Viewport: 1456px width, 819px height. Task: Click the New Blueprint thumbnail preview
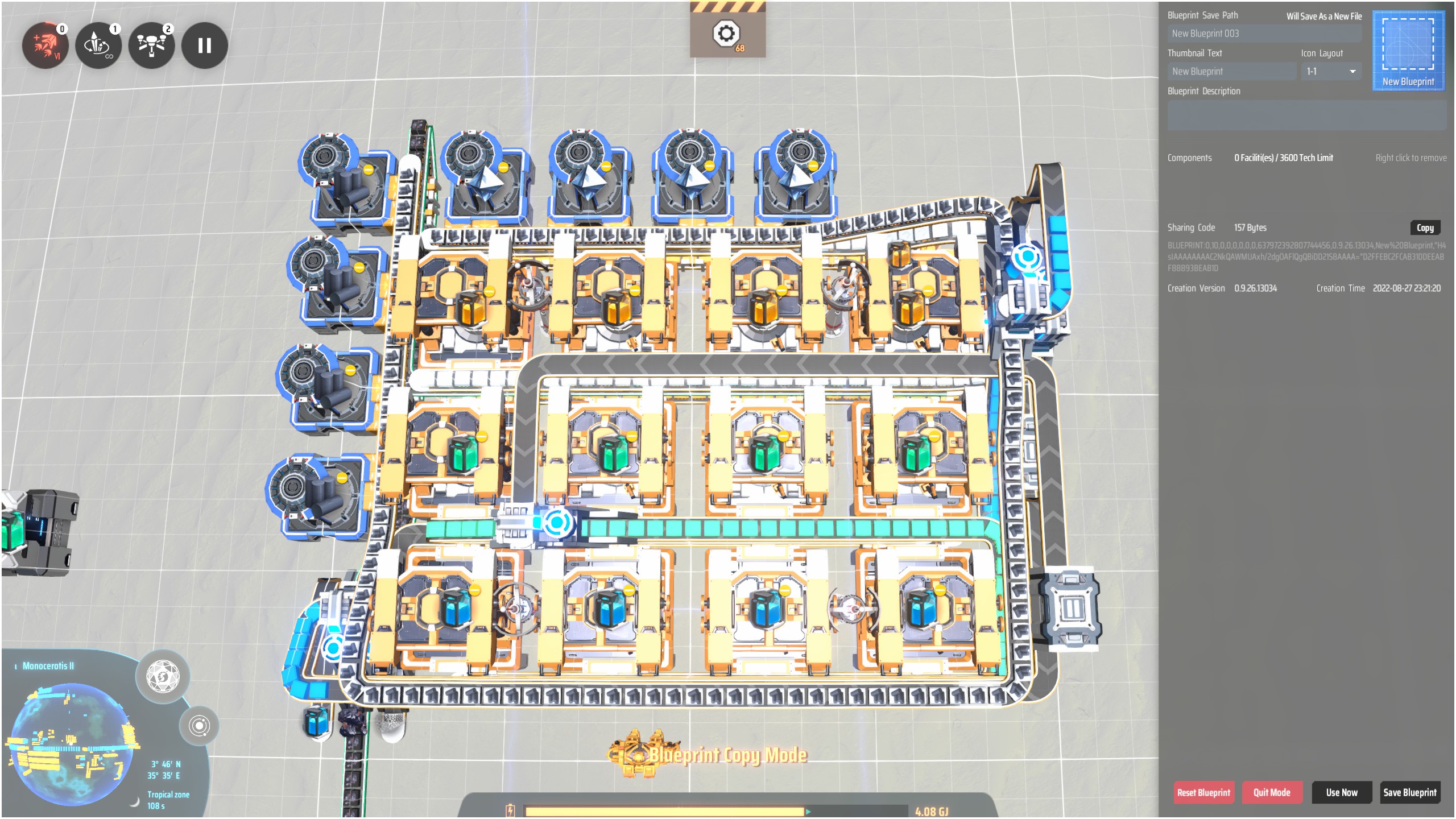(x=1409, y=51)
